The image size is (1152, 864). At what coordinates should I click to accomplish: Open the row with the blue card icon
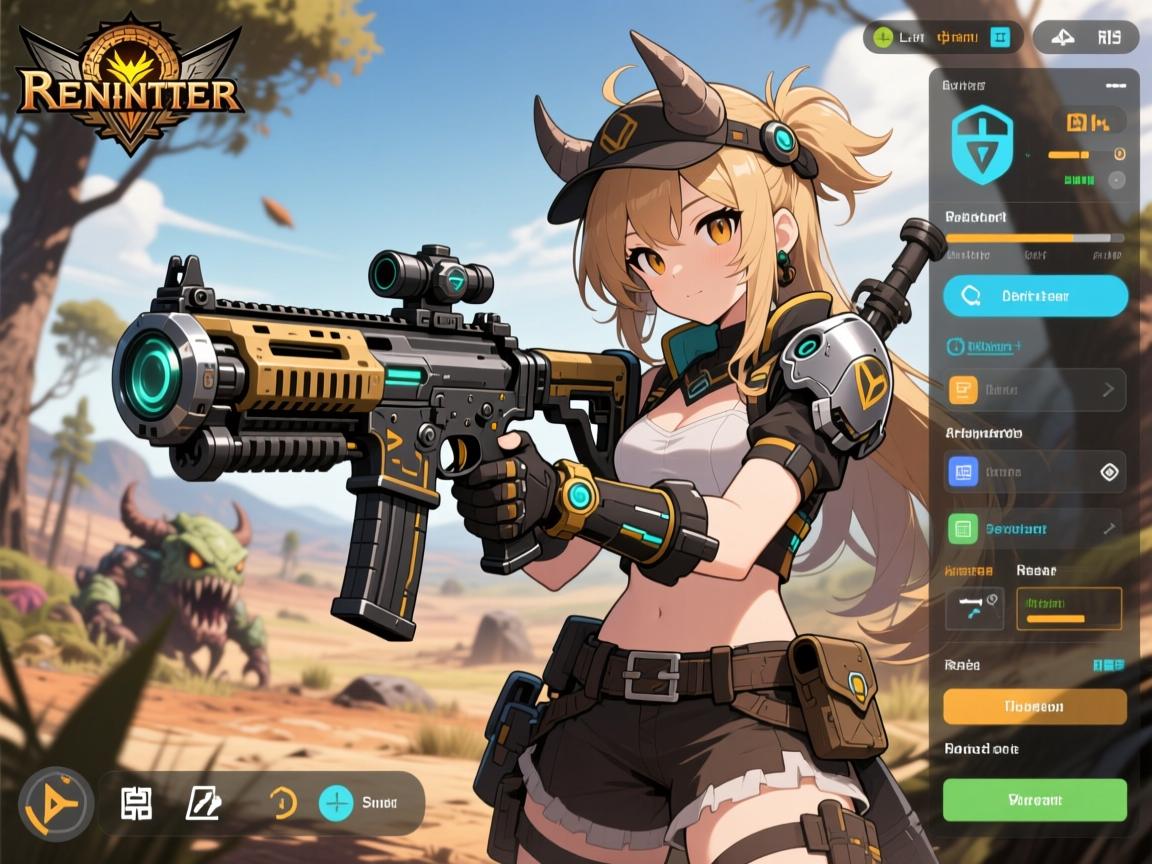(1035, 472)
